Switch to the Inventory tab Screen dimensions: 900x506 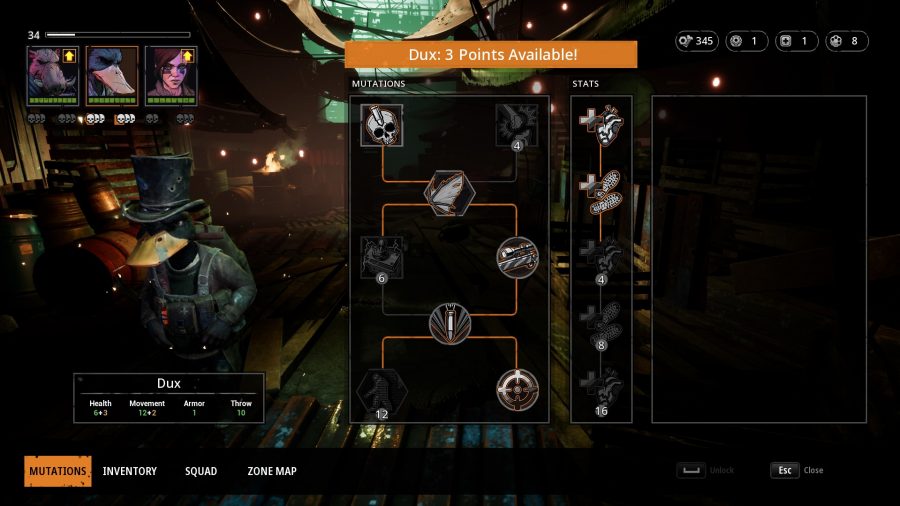point(129,471)
